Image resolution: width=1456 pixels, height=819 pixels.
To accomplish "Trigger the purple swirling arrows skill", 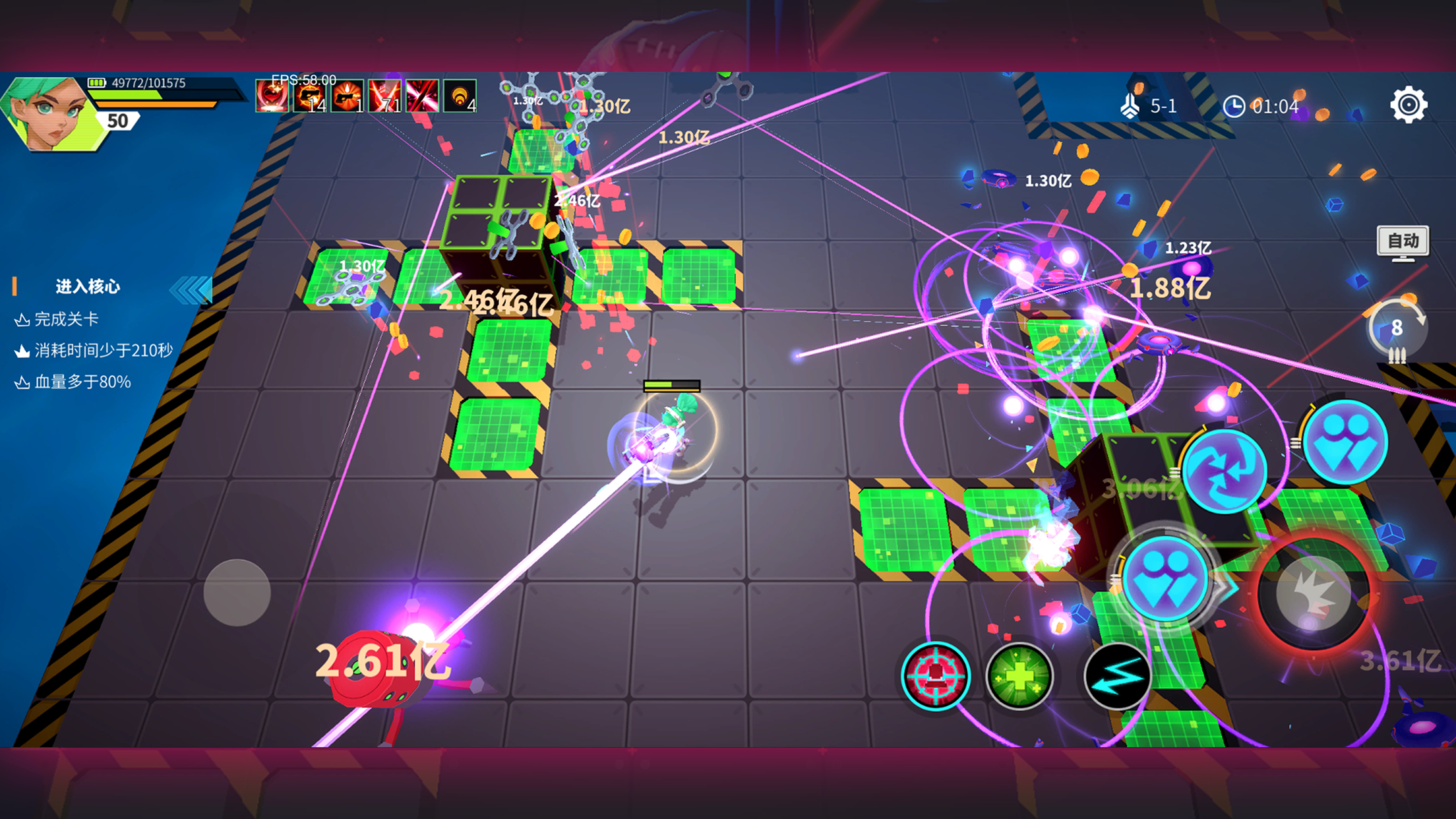I will click(1224, 470).
